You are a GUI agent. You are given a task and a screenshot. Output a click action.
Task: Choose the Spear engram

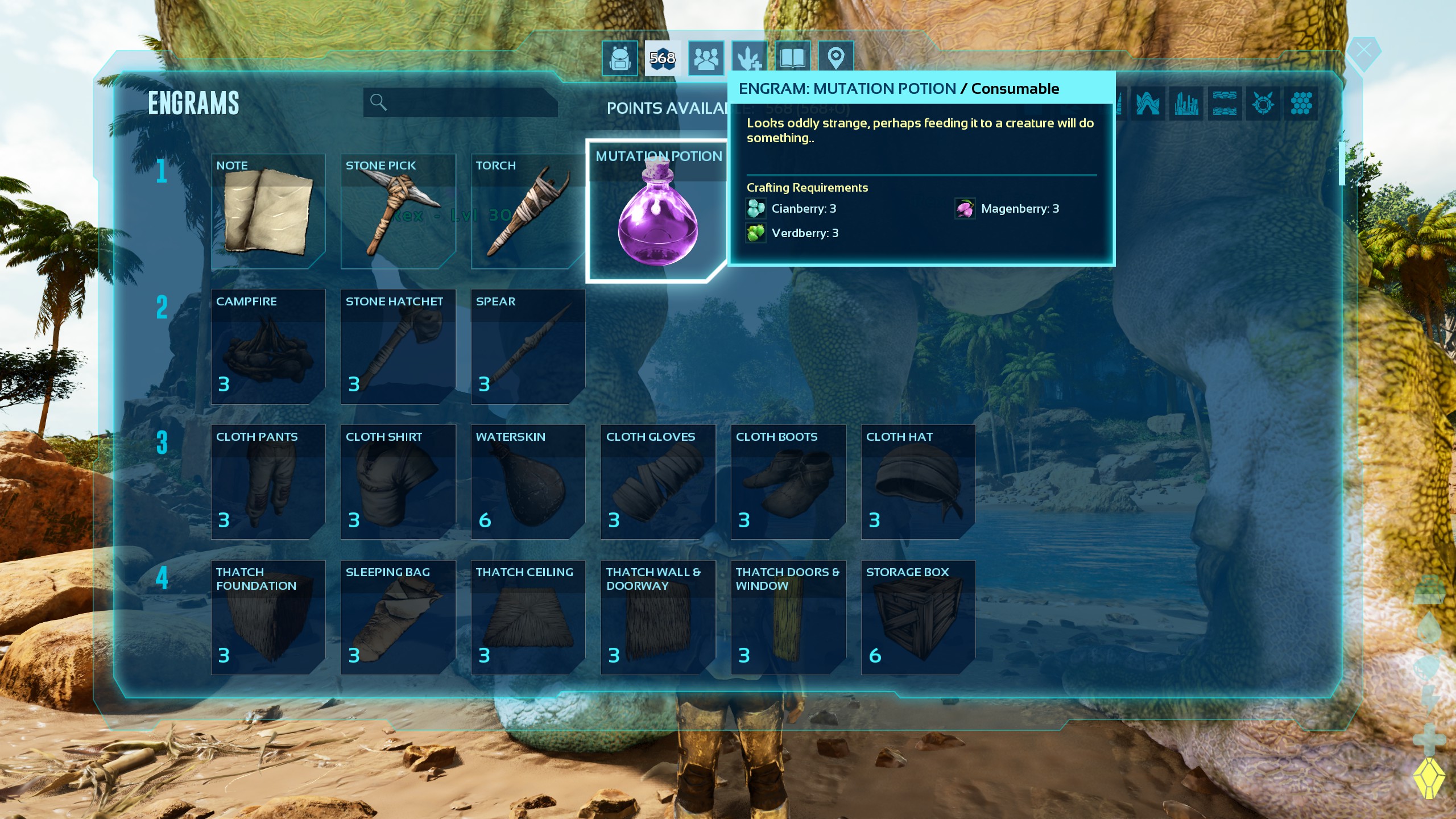click(528, 347)
